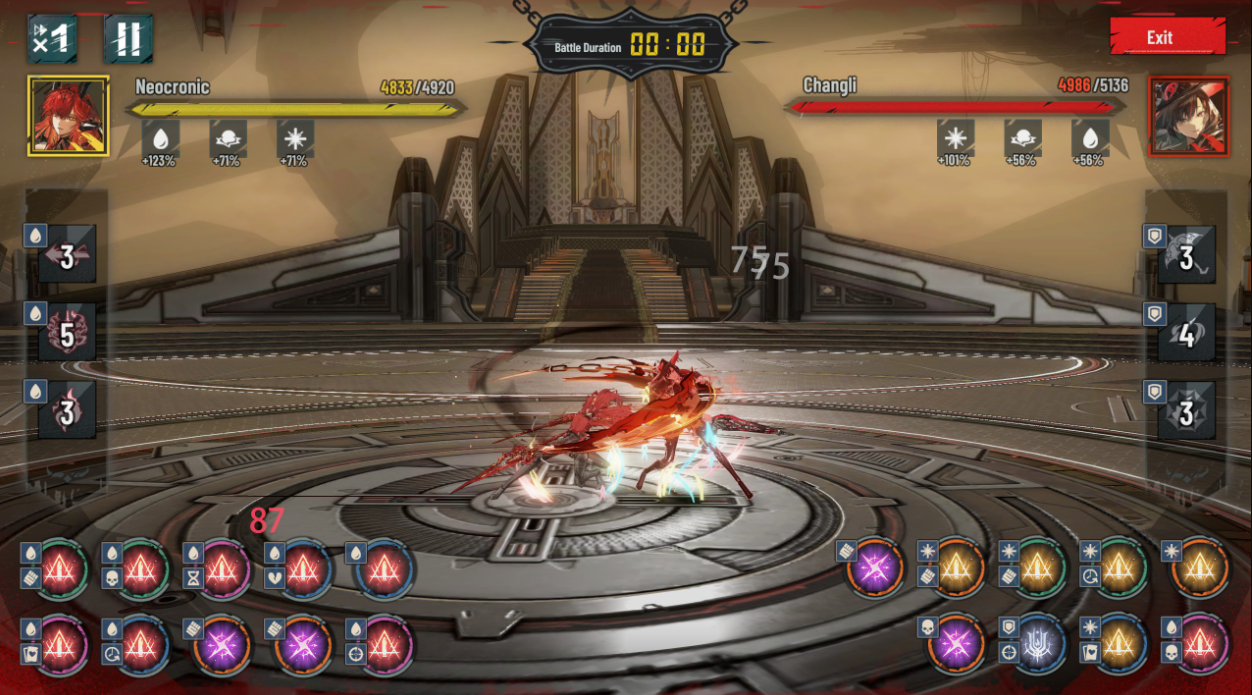Select Changli's character portrait
This screenshot has width=1252, height=695.
point(1188,116)
